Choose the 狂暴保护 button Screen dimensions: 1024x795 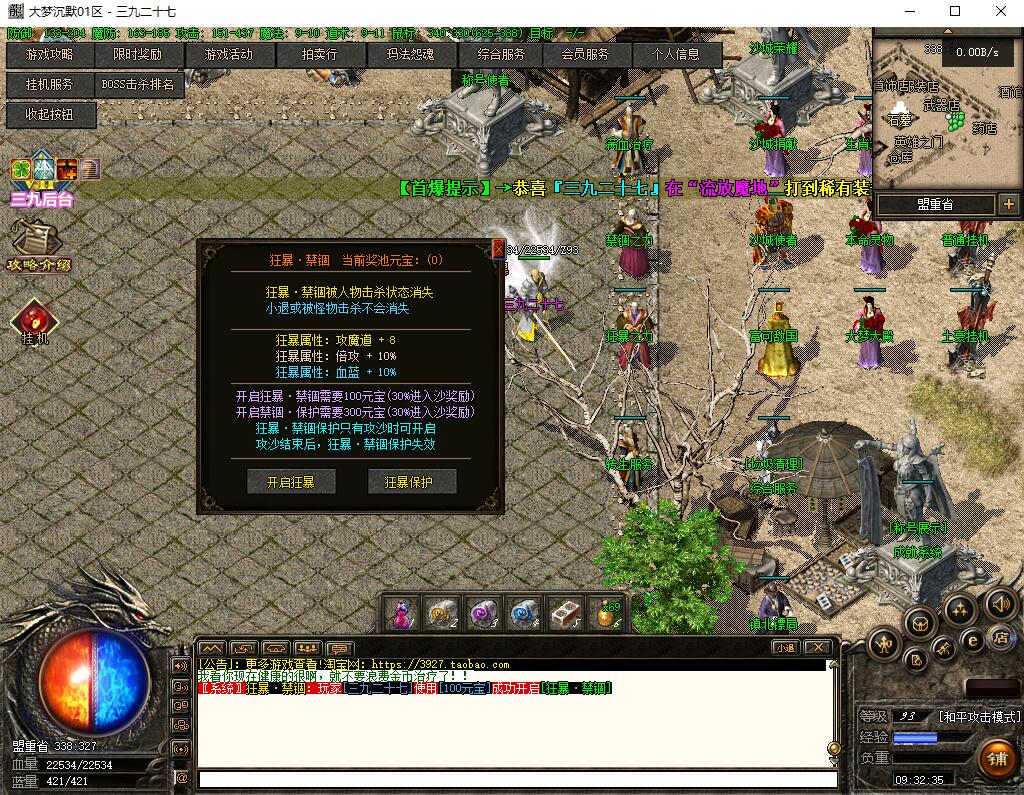coord(412,482)
